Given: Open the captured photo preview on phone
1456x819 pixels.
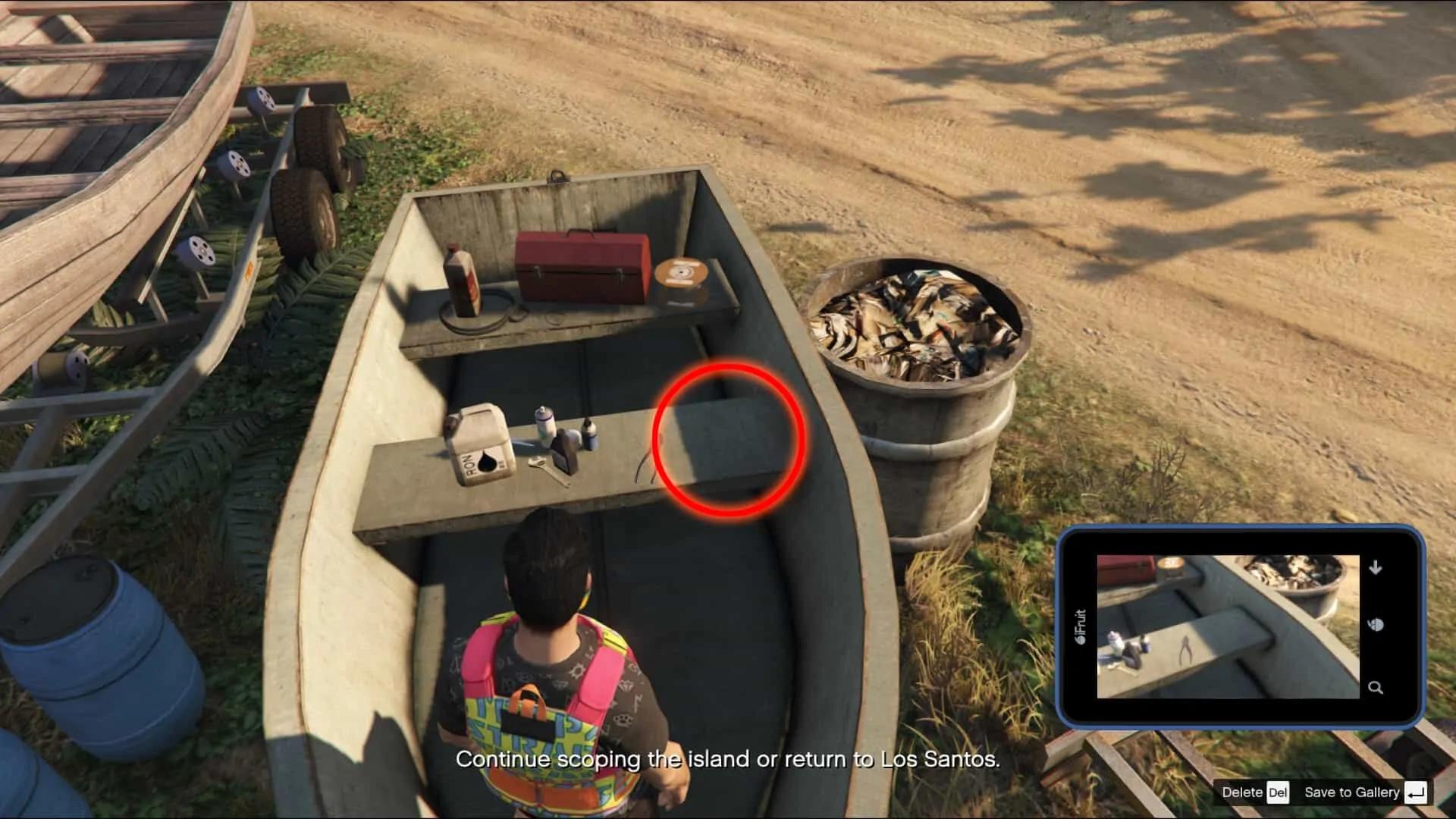Looking at the screenshot, I should [1227, 626].
